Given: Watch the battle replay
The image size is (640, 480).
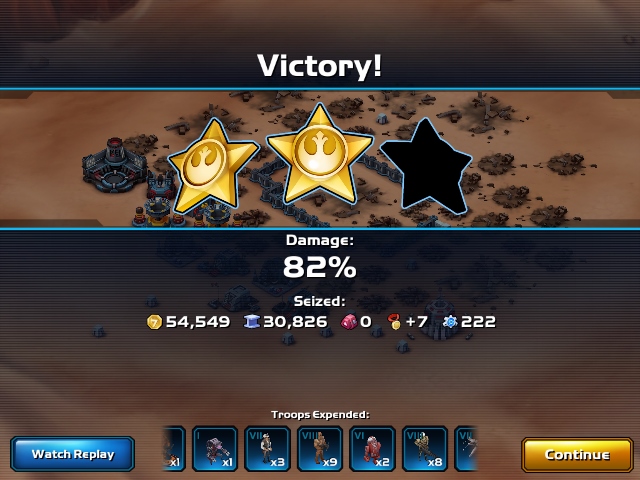Looking at the screenshot, I should (73, 454).
